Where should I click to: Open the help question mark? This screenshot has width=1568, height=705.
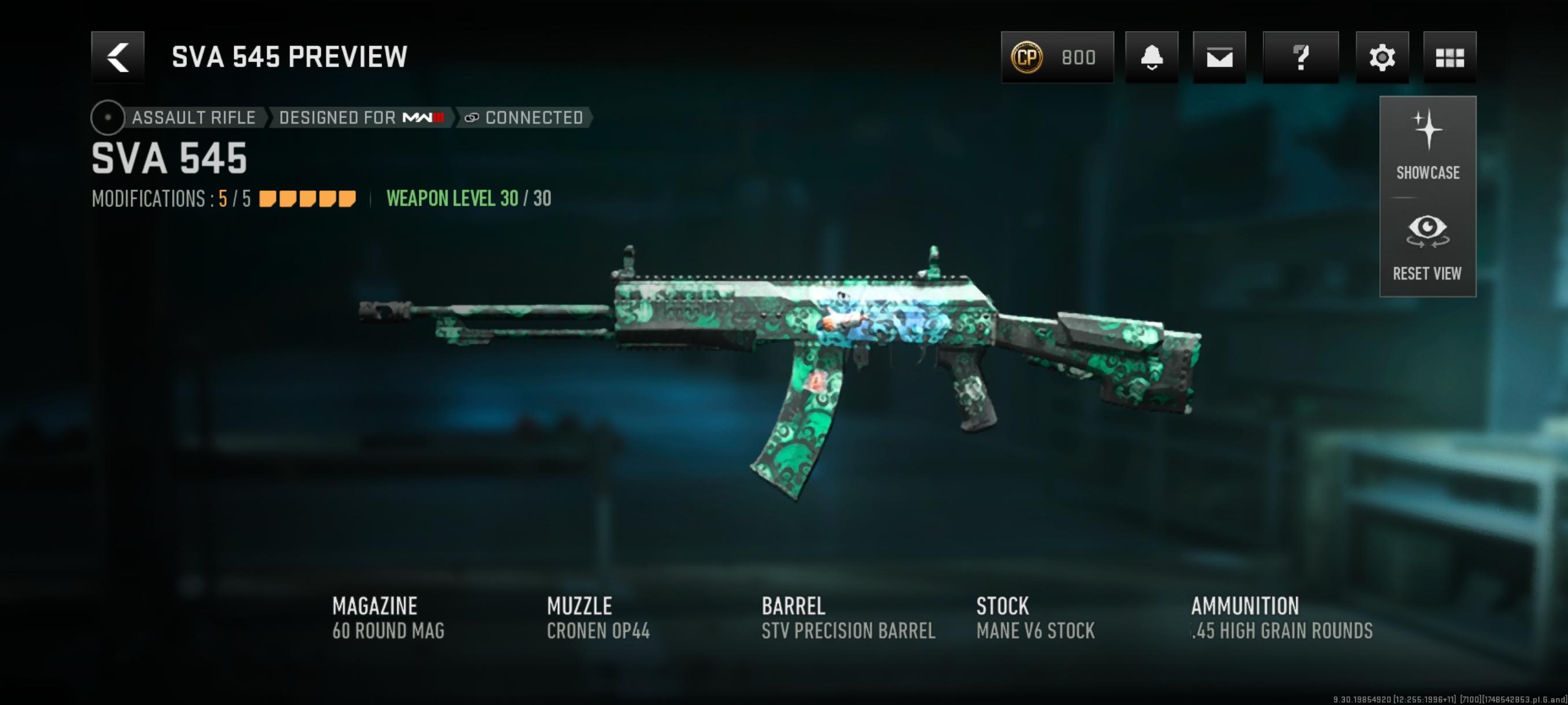click(1300, 57)
